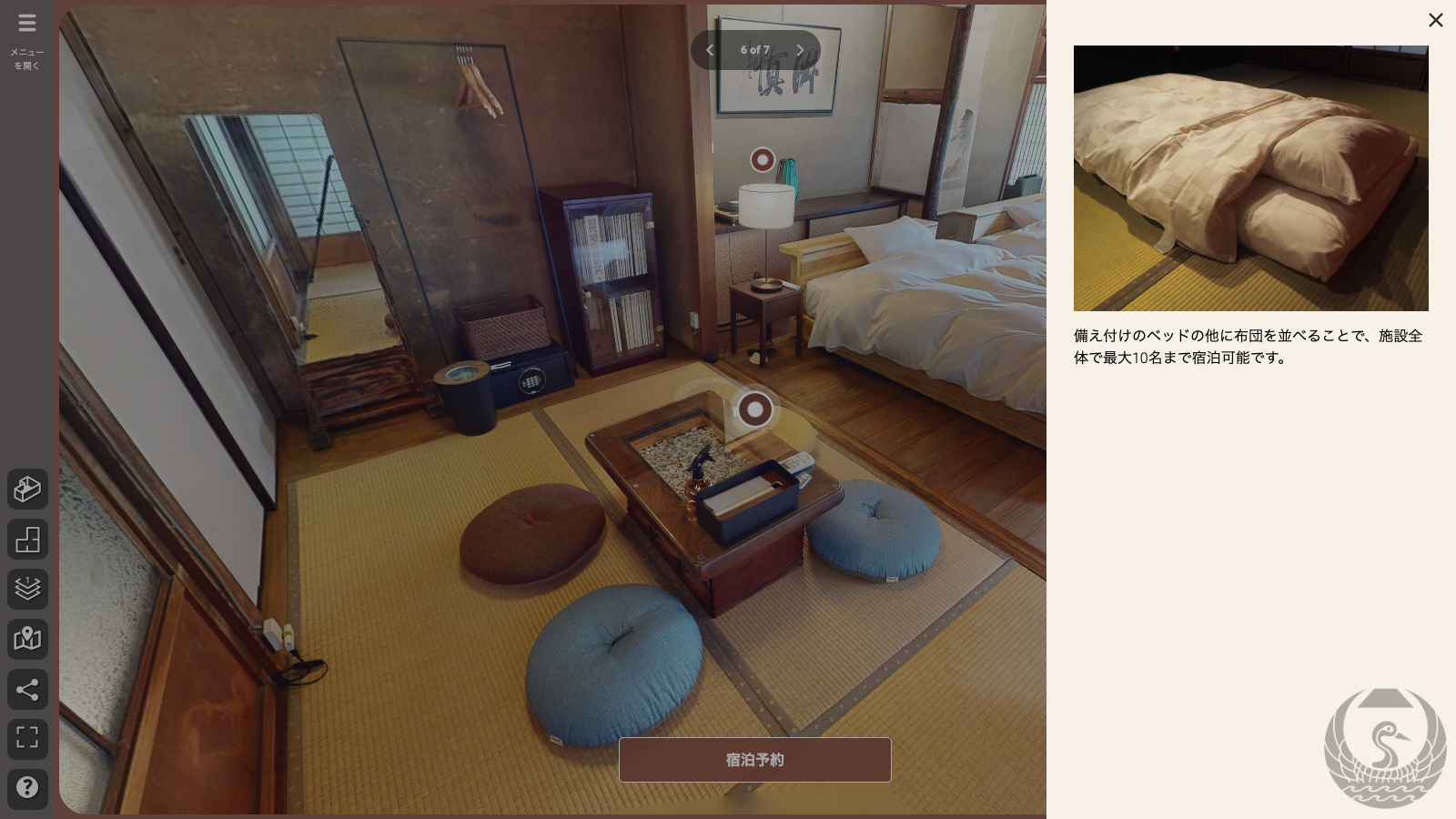Share this virtual tour
The image size is (1456, 819).
click(27, 689)
